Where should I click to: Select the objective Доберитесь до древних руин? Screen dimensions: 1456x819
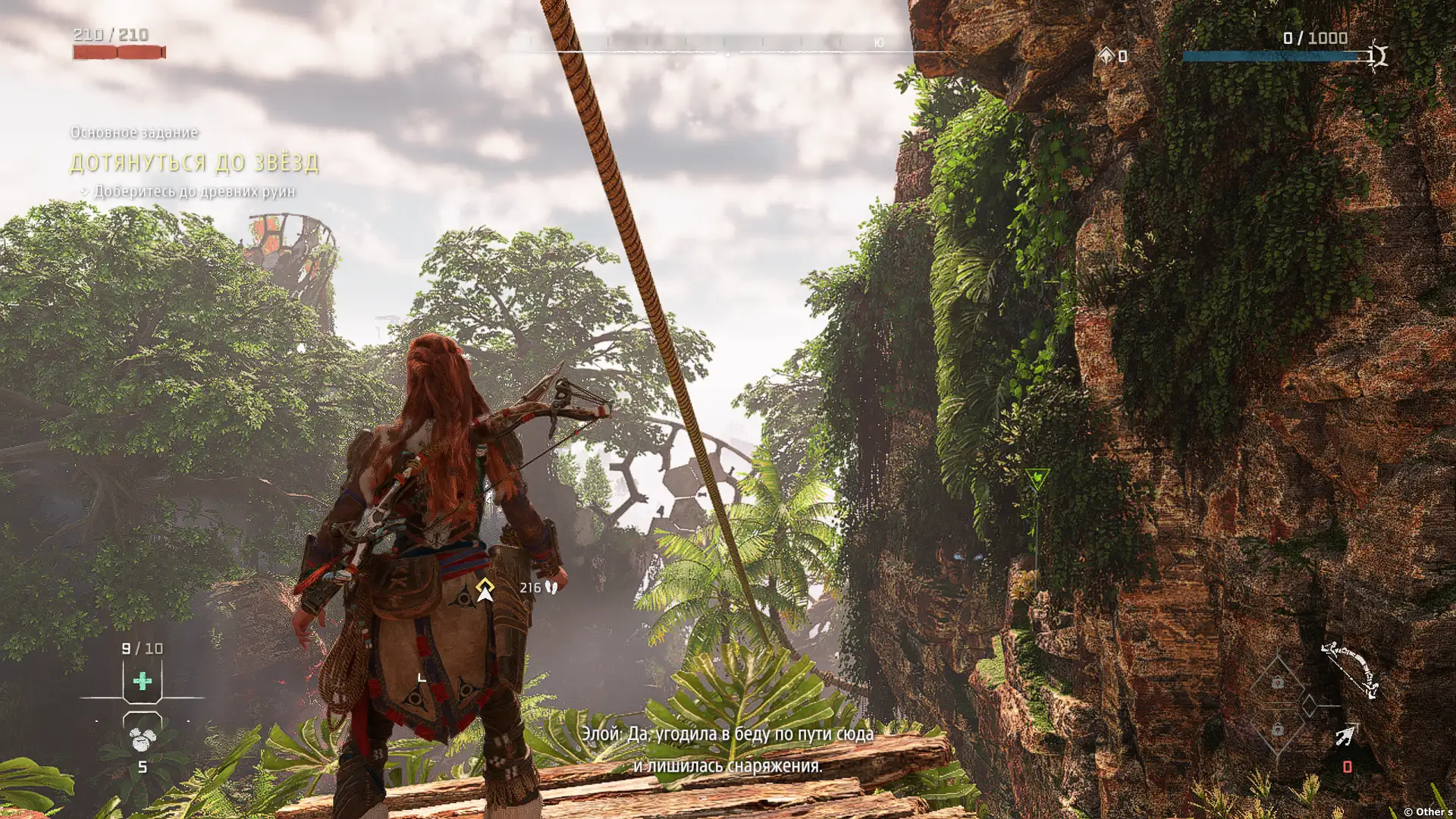(x=194, y=192)
